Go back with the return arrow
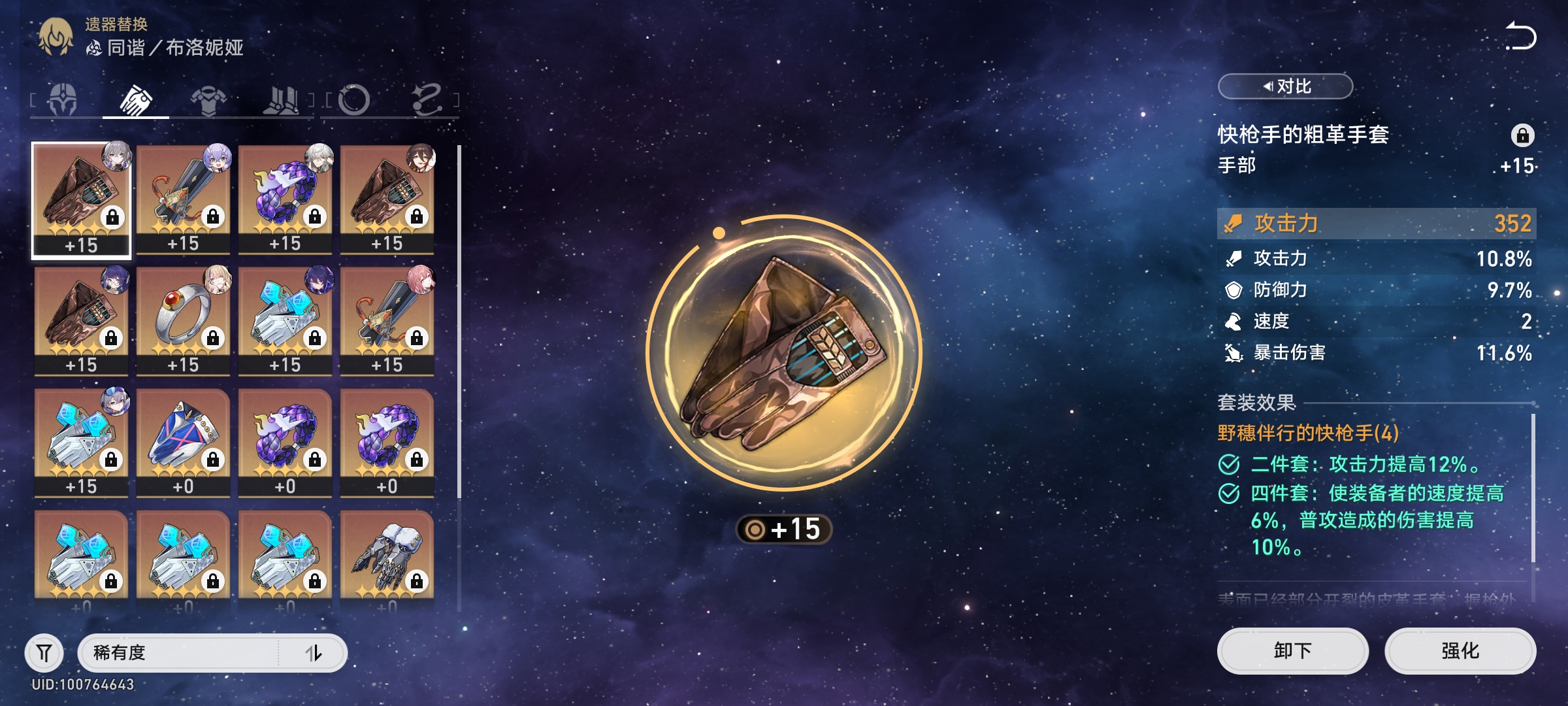Image resolution: width=1568 pixels, height=706 pixels. tap(1520, 37)
